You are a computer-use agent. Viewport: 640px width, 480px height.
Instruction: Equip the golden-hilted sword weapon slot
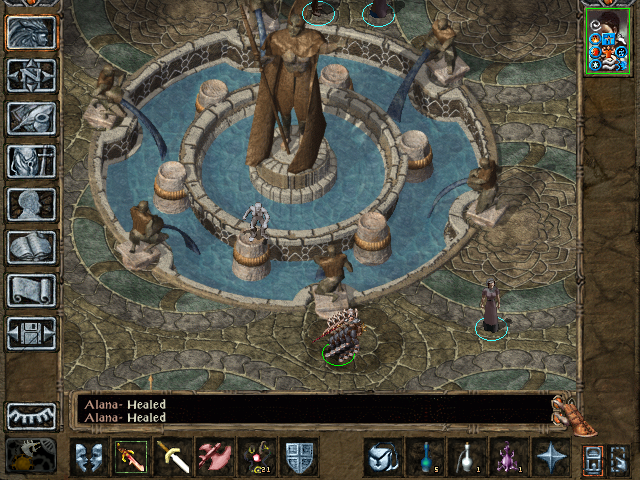174,457
